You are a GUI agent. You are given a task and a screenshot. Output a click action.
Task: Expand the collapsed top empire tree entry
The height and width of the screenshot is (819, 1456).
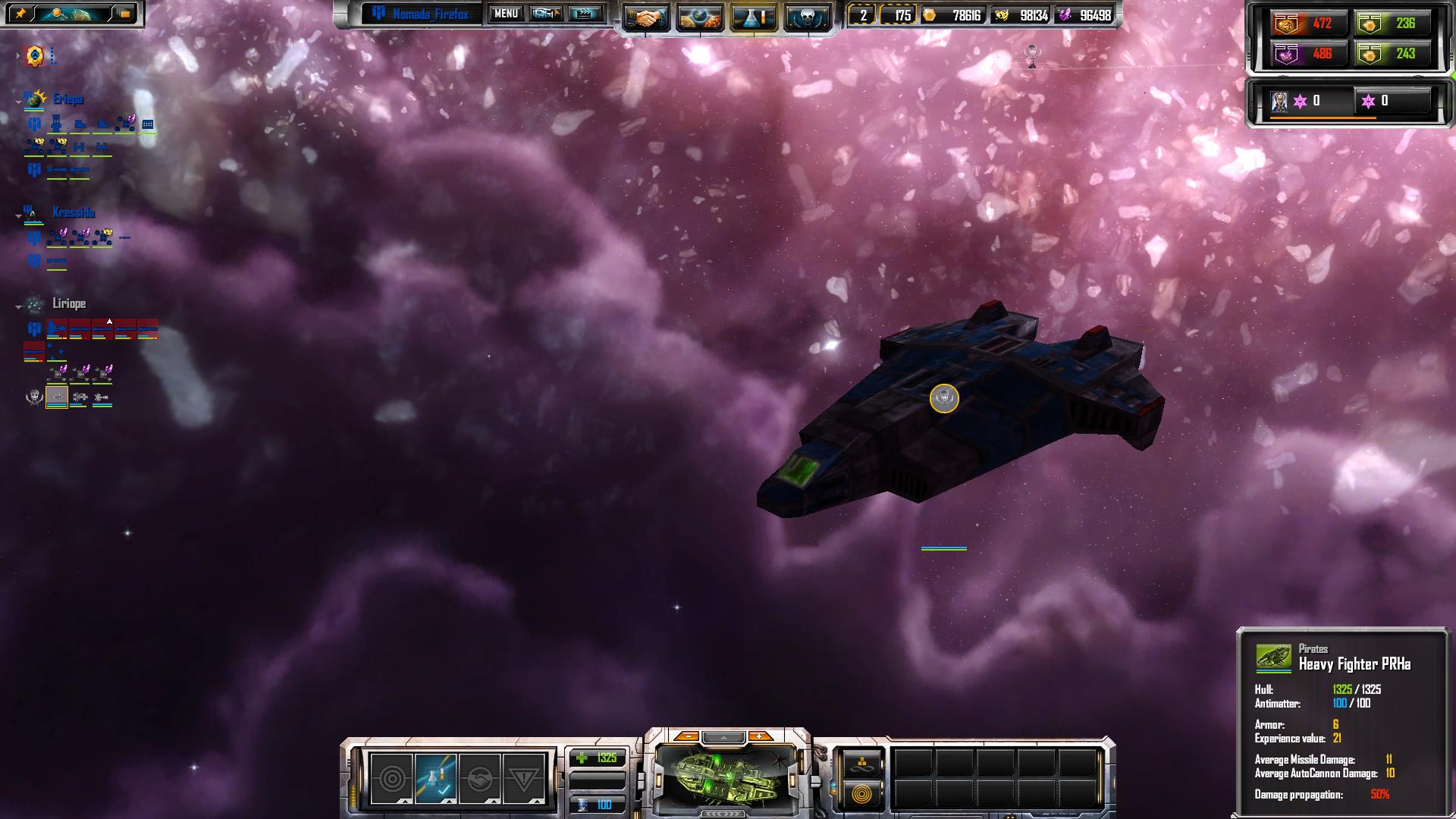click(x=35, y=55)
